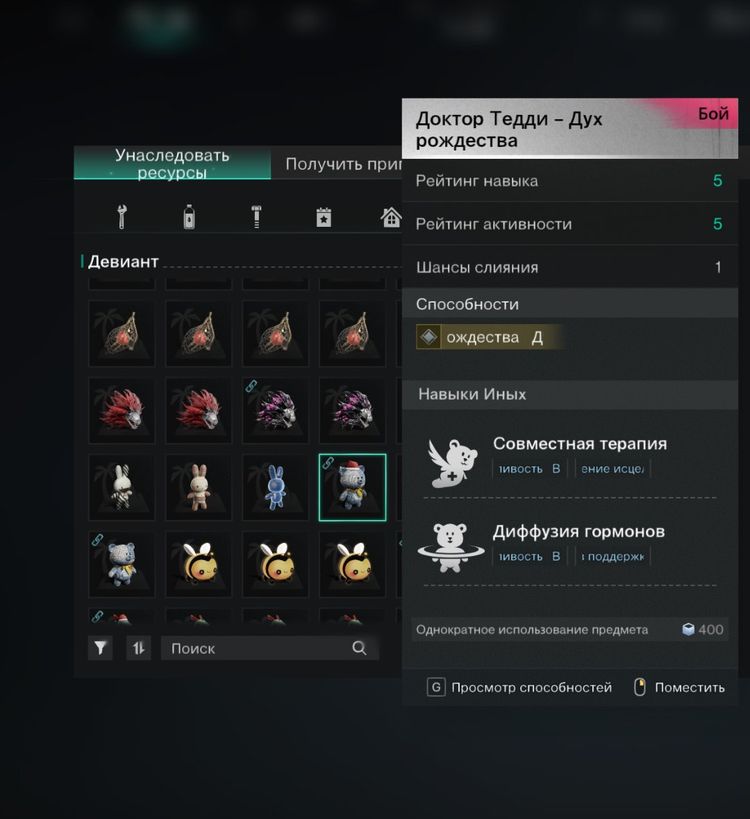Click the Поместить button
Screen dimensions: 750x819
pos(680,688)
